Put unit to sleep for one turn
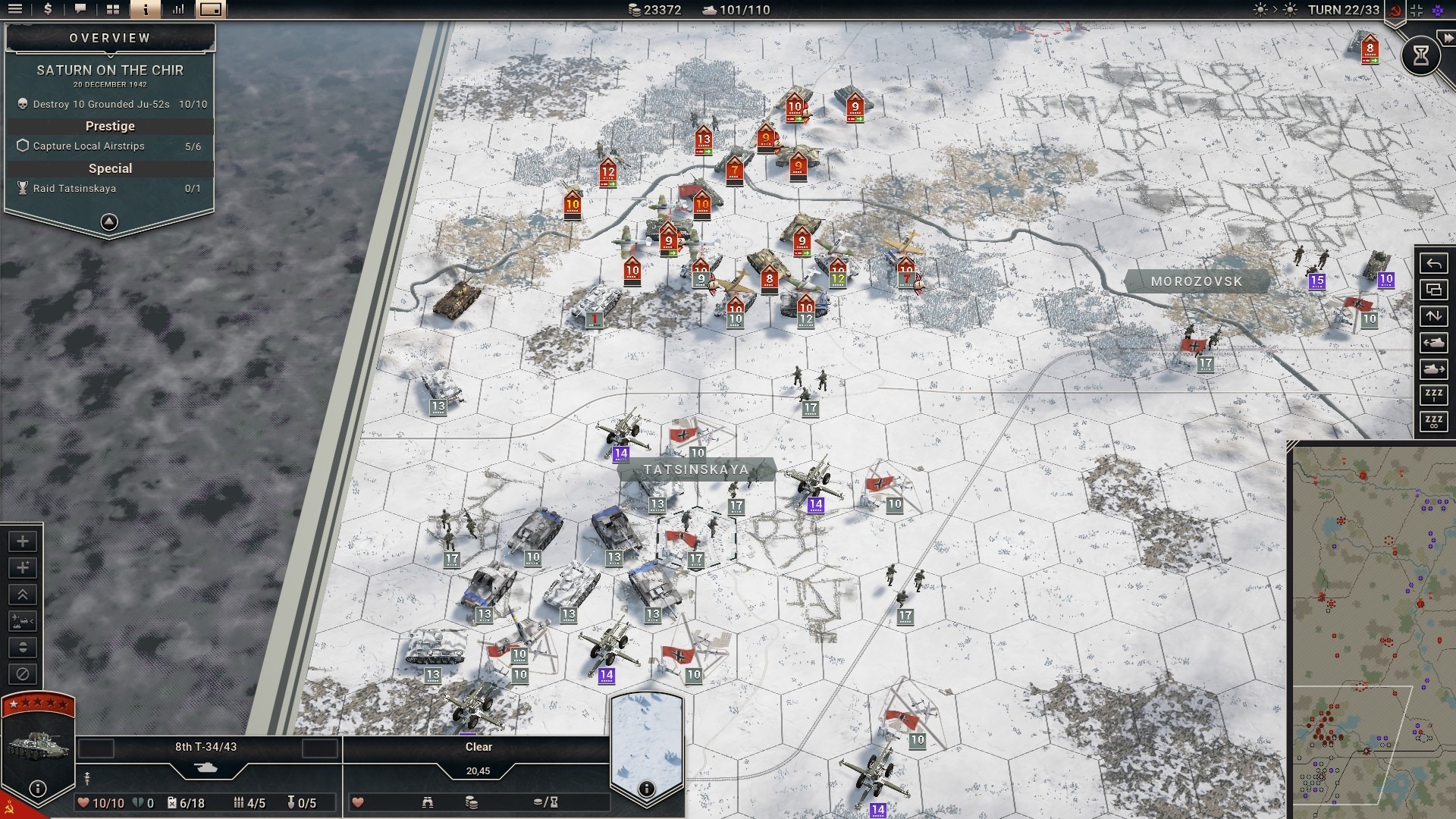Screen dimensions: 1456x819 1433,395
